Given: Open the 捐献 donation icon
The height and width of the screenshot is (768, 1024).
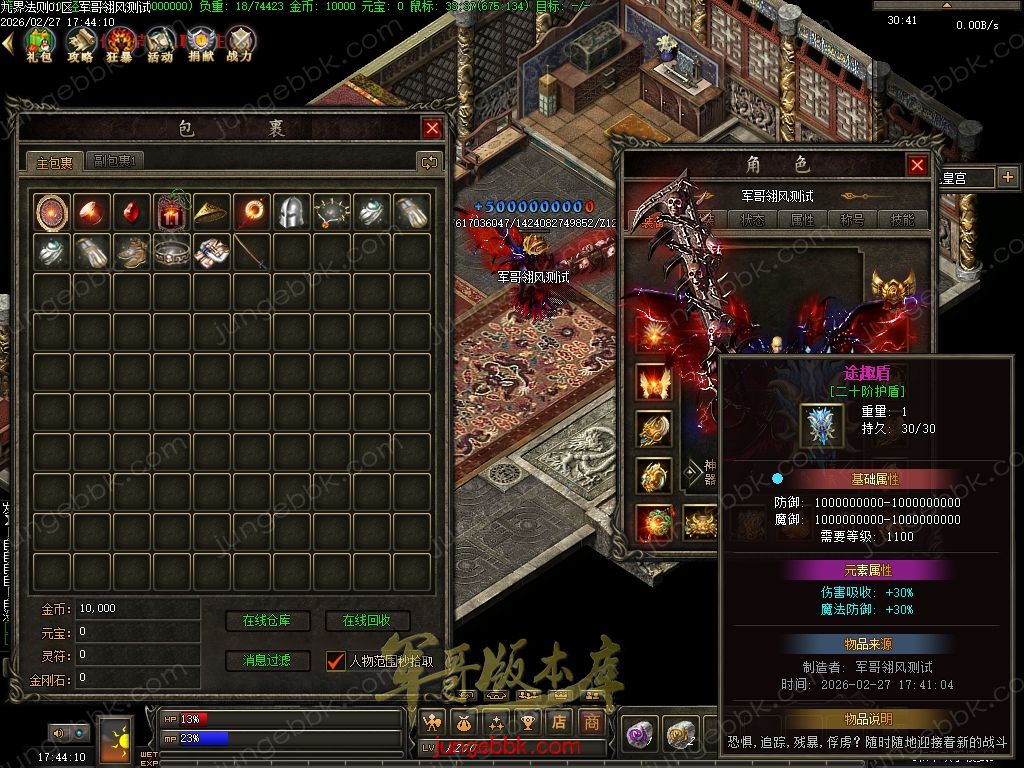Looking at the screenshot, I should 201,44.
